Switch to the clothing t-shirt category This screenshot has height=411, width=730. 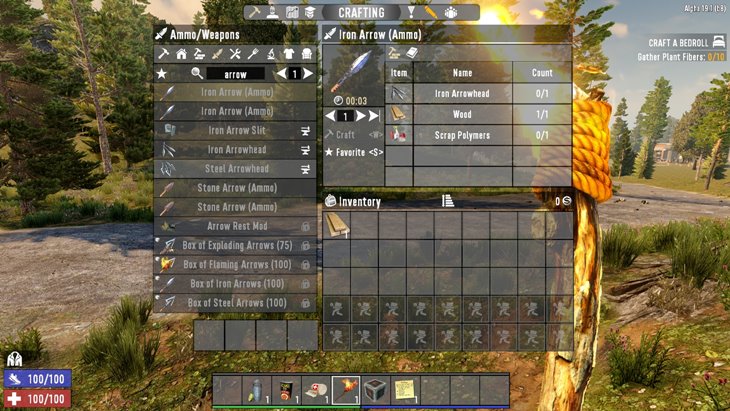pos(289,54)
